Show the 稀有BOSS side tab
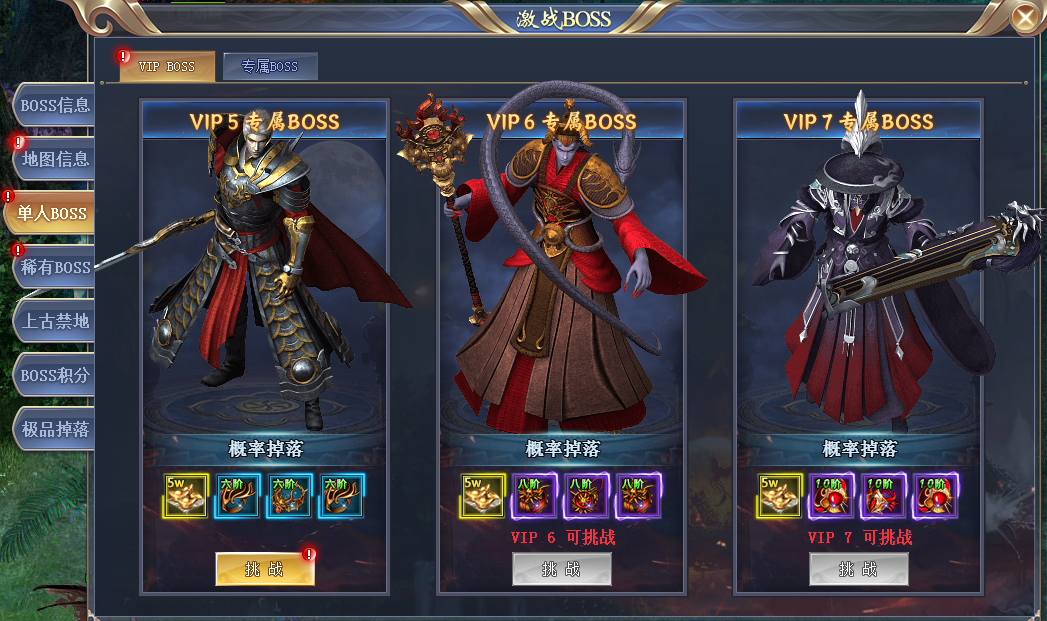Screen dimensions: 1047x621 pyautogui.click(x=54, y=267)
